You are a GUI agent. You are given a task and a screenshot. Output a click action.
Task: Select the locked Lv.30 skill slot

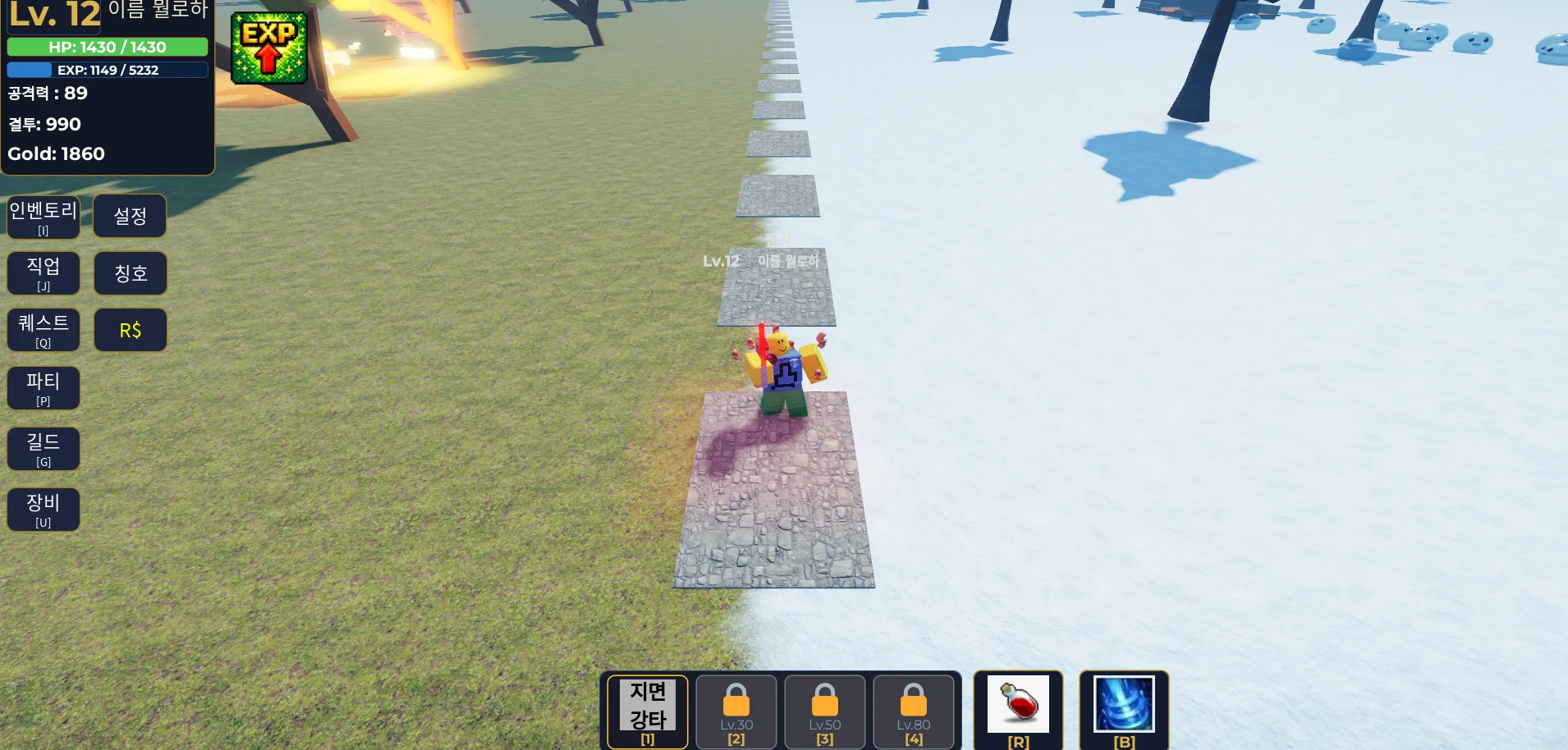pyautogui.click(x=736, y=711)
